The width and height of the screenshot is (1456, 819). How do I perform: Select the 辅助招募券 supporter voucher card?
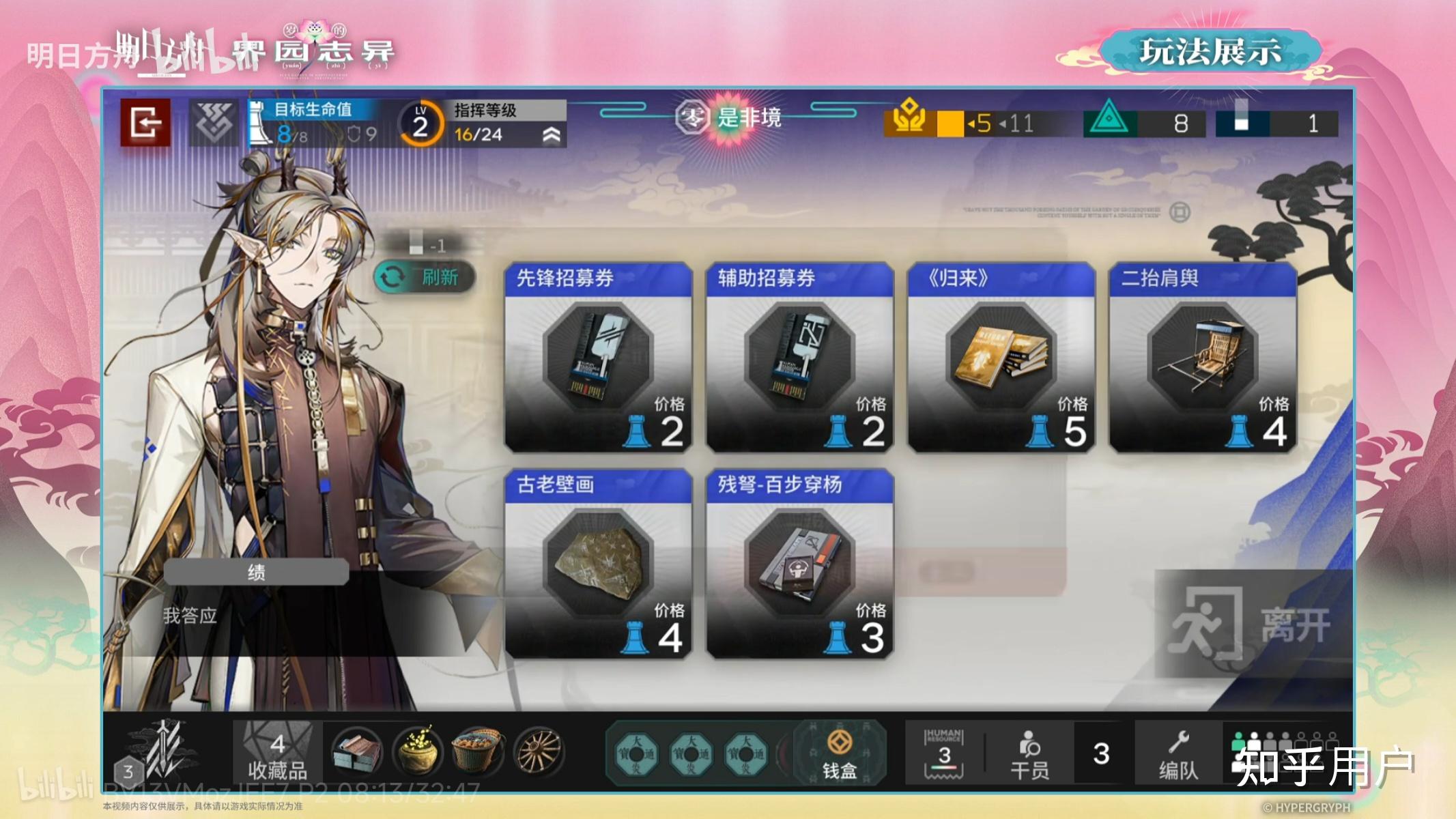tap(799, 357)
